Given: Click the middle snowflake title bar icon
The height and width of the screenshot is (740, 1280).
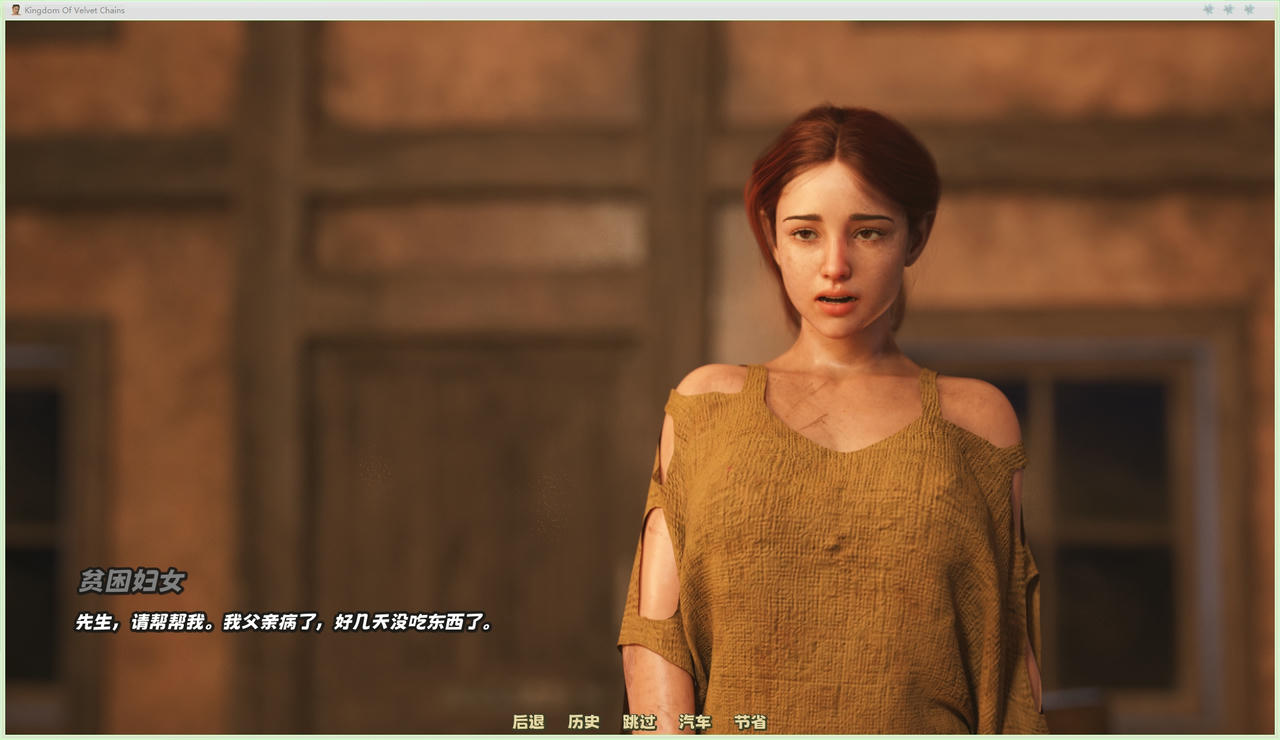Looking at the screenshot, I should tap(1228, 9).
